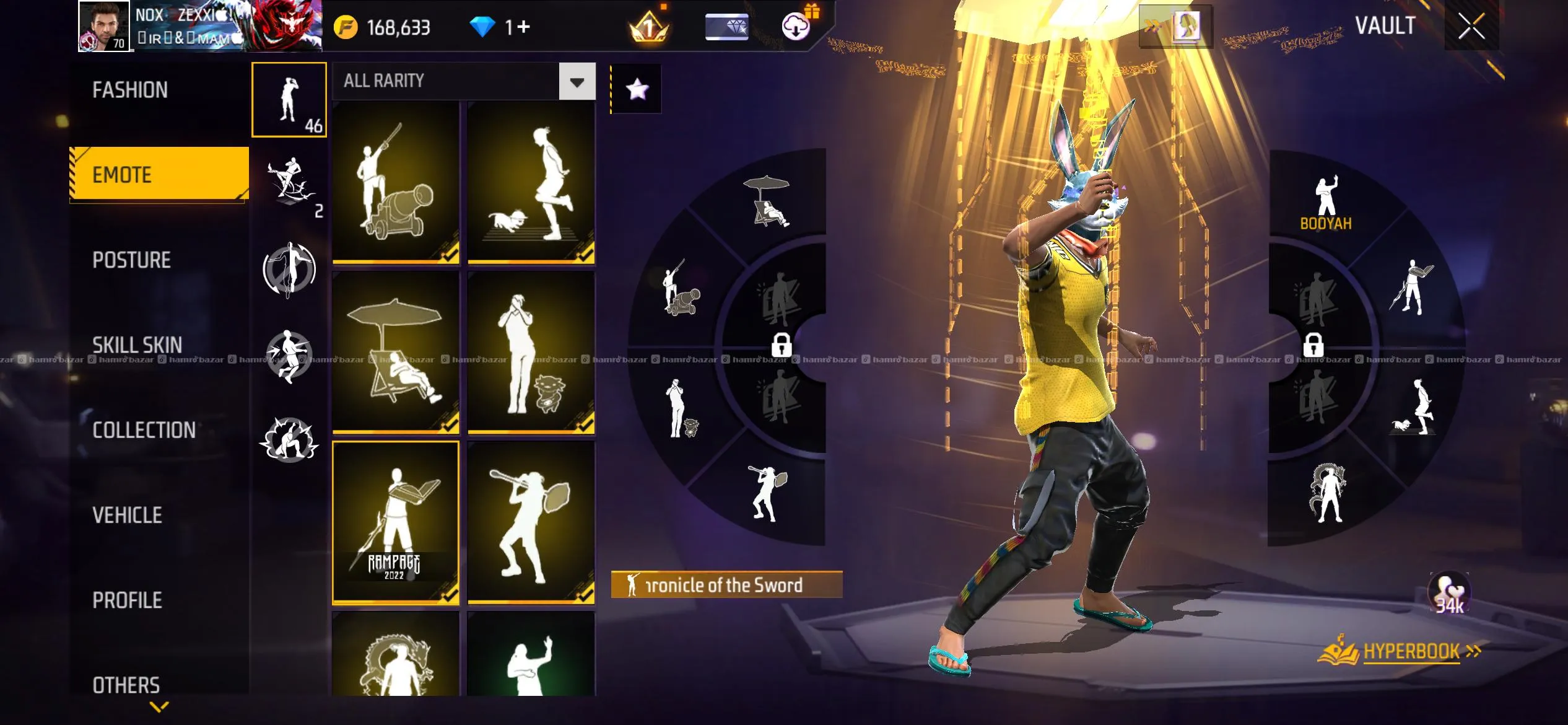The height and width of the screenshot is (725, 1568).
Task: Show the Others category
Action: [126, 685]
